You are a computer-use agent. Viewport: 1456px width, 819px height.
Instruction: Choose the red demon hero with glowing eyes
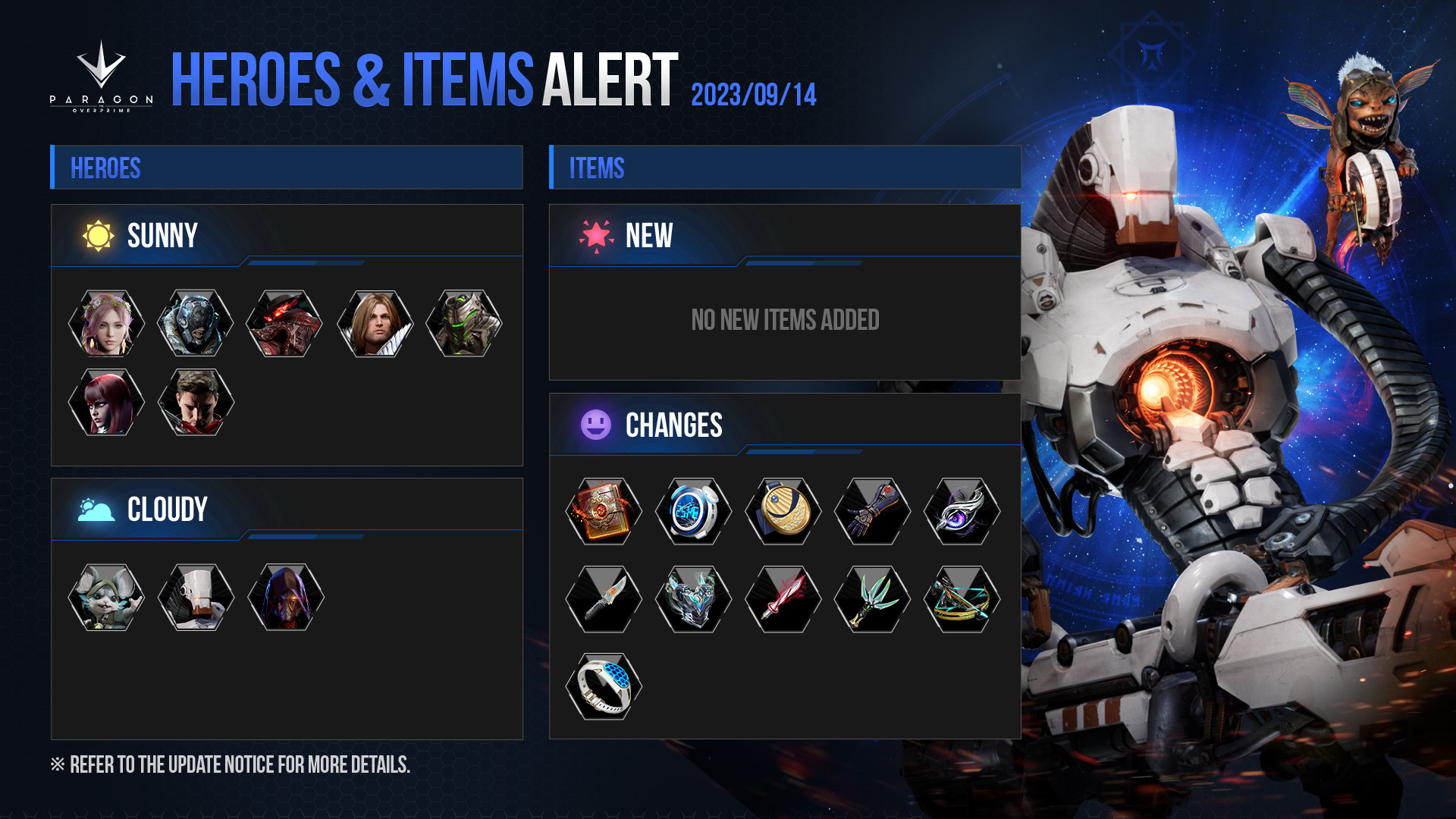click(x=285, y=324)
